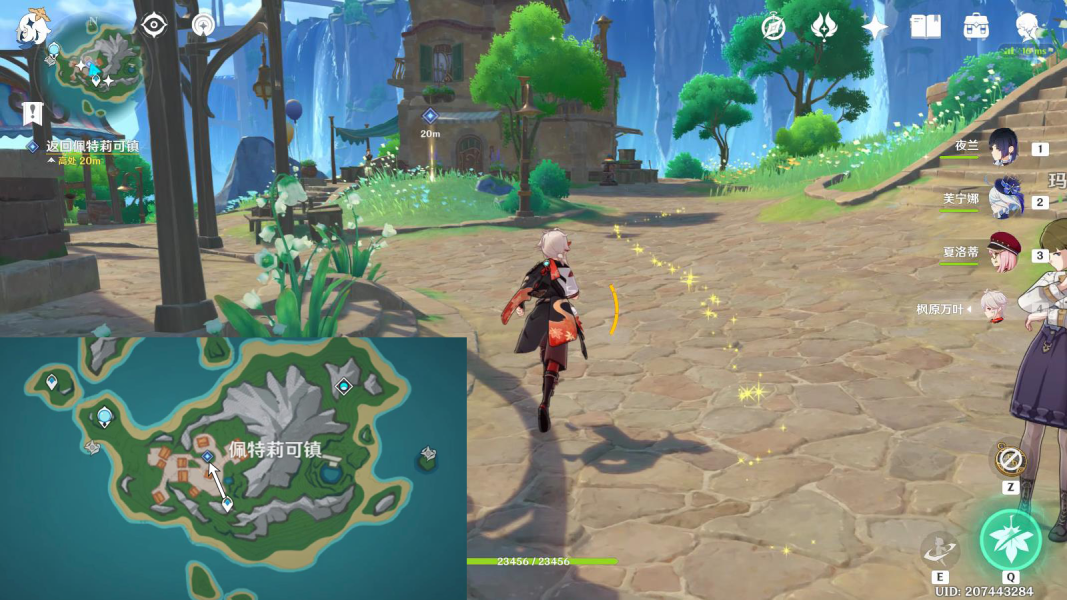This screenshot has height=600, width=1067.
Task: Open the backpack inventory
Action: click(x=976, y=27)
